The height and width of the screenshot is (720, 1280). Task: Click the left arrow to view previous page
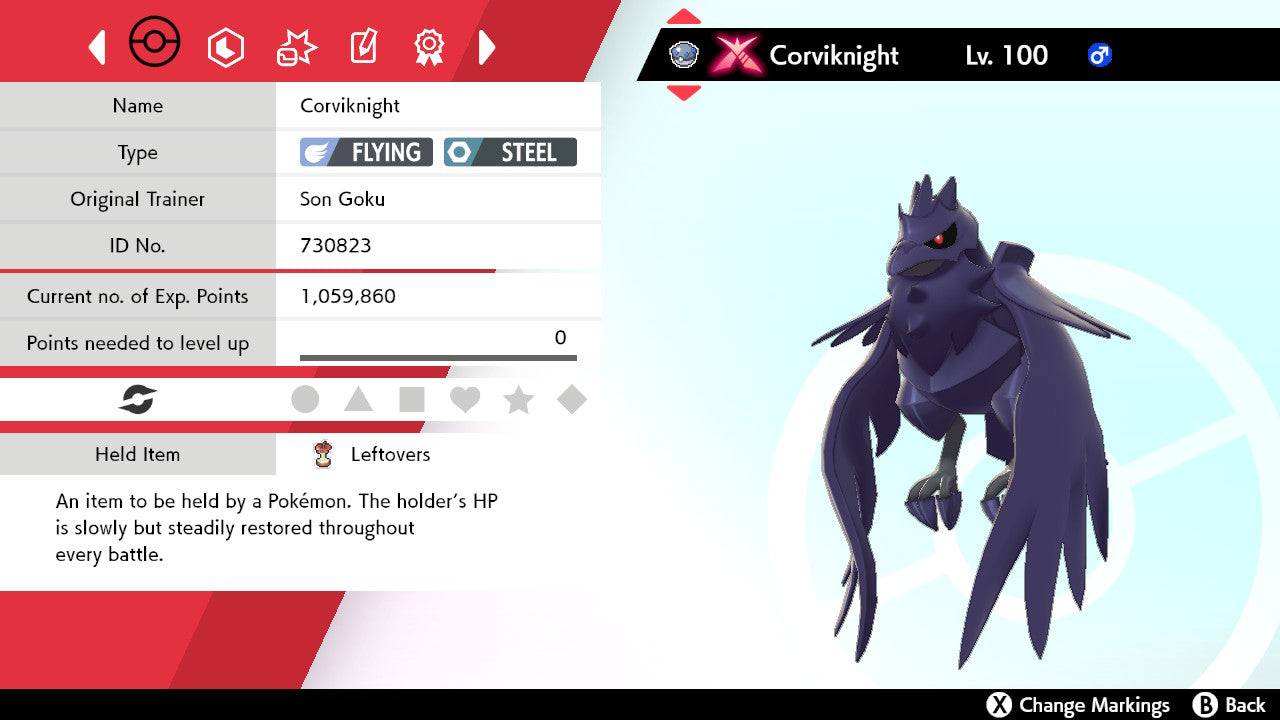96,46
